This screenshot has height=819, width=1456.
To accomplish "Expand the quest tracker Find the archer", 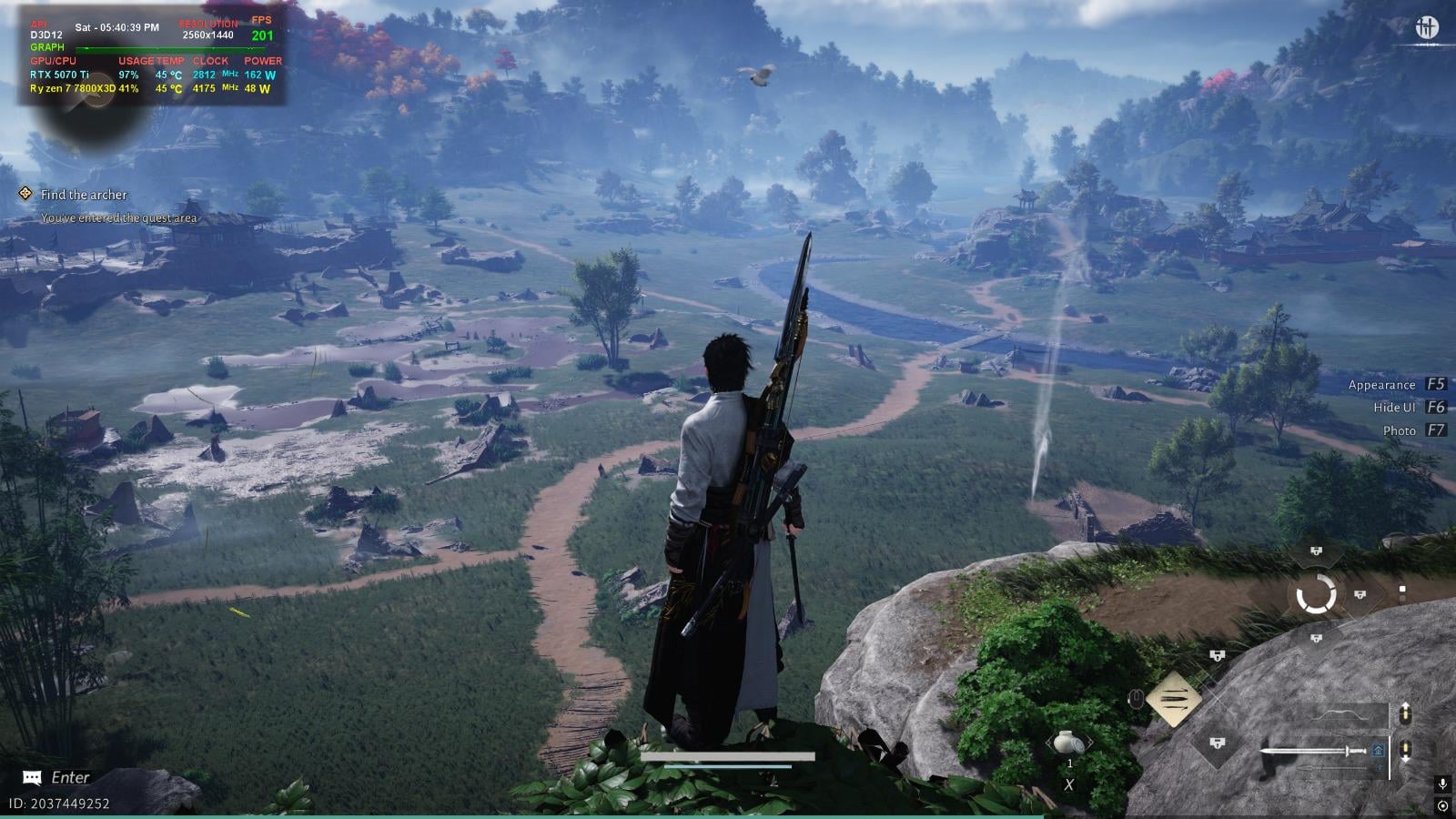I will click(82, 195).
